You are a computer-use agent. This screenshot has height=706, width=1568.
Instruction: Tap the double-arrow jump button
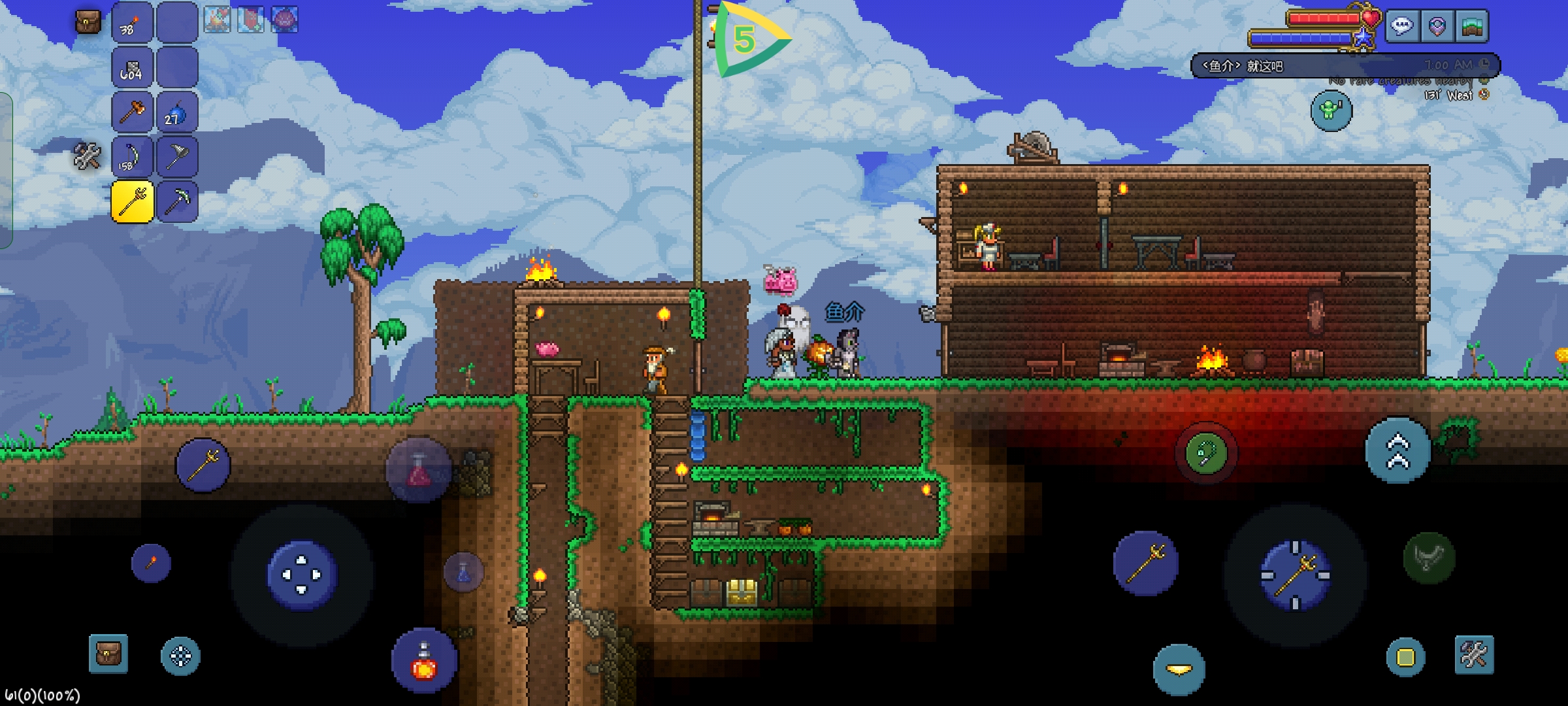pyautogui.click(x=1397, y=451)
